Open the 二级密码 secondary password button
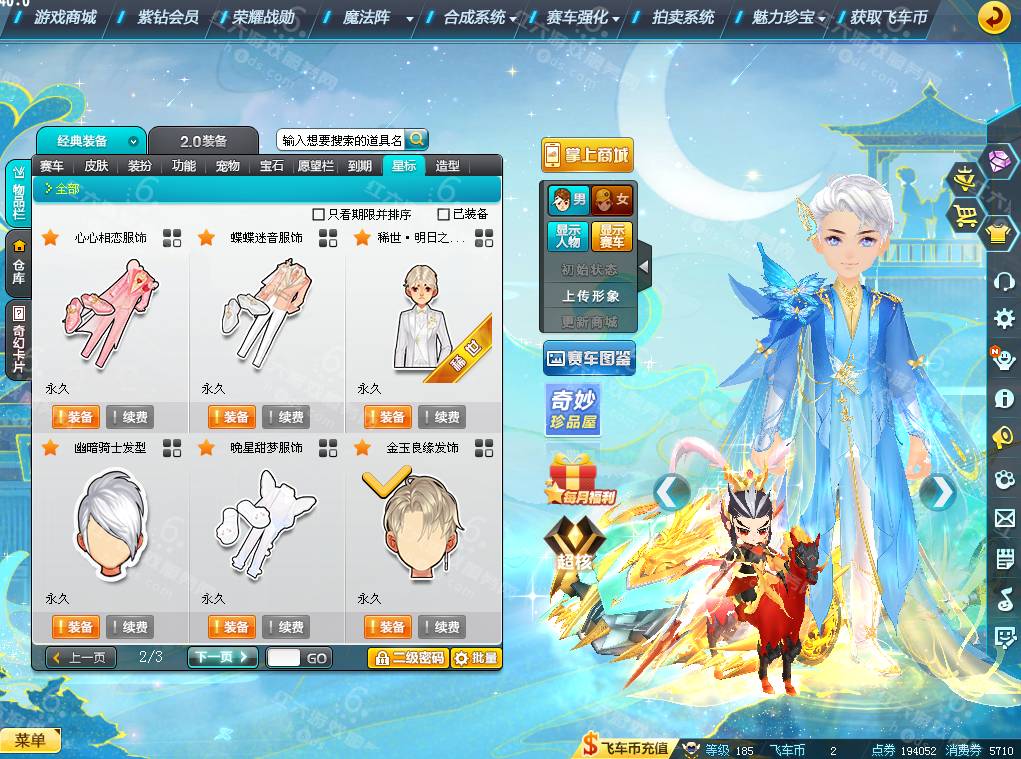 408,657
